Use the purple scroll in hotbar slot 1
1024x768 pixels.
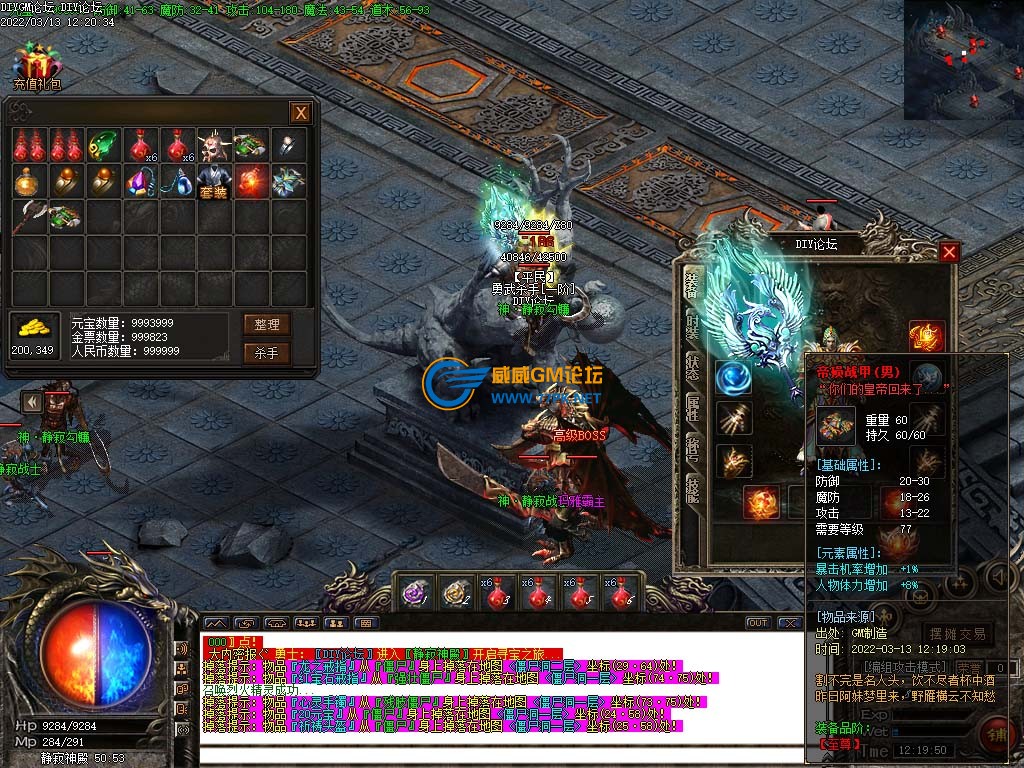click(414, 594)
